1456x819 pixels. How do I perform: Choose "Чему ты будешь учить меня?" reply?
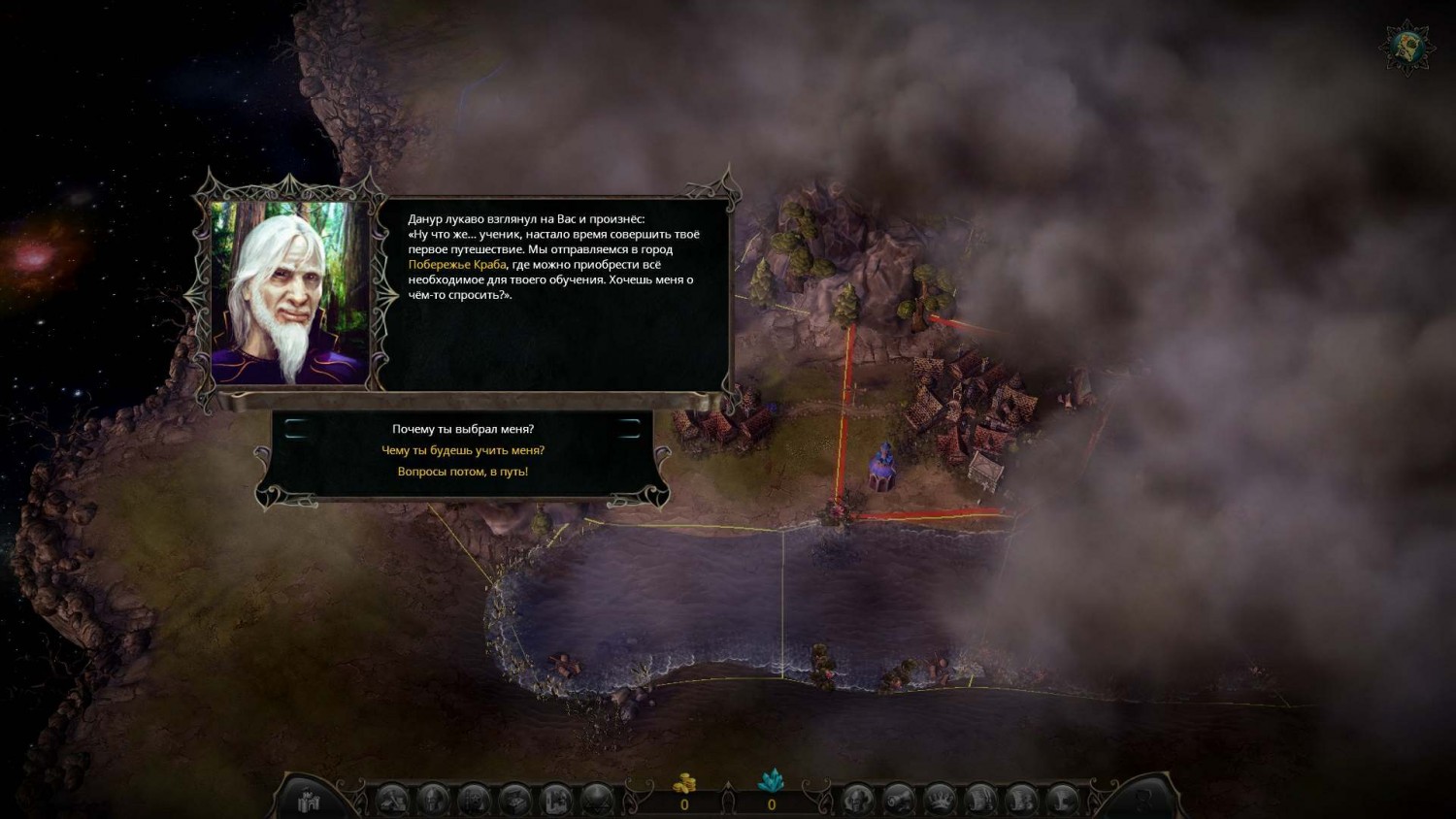point(463,450)
